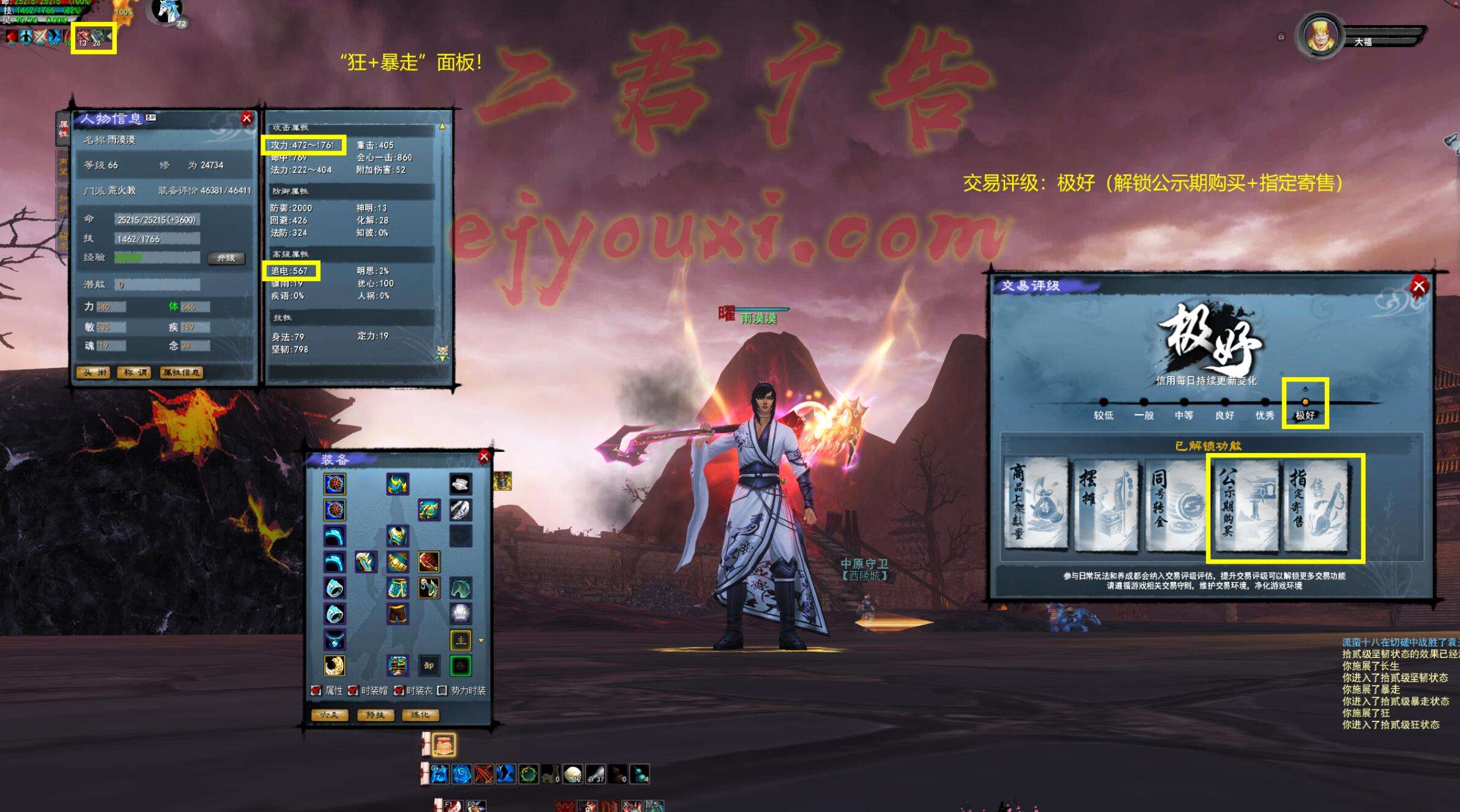Open the 称谓 appellation button
The width and height of the screenshot is (1460, 812).
pyautogui.click(x=135, y=372)
